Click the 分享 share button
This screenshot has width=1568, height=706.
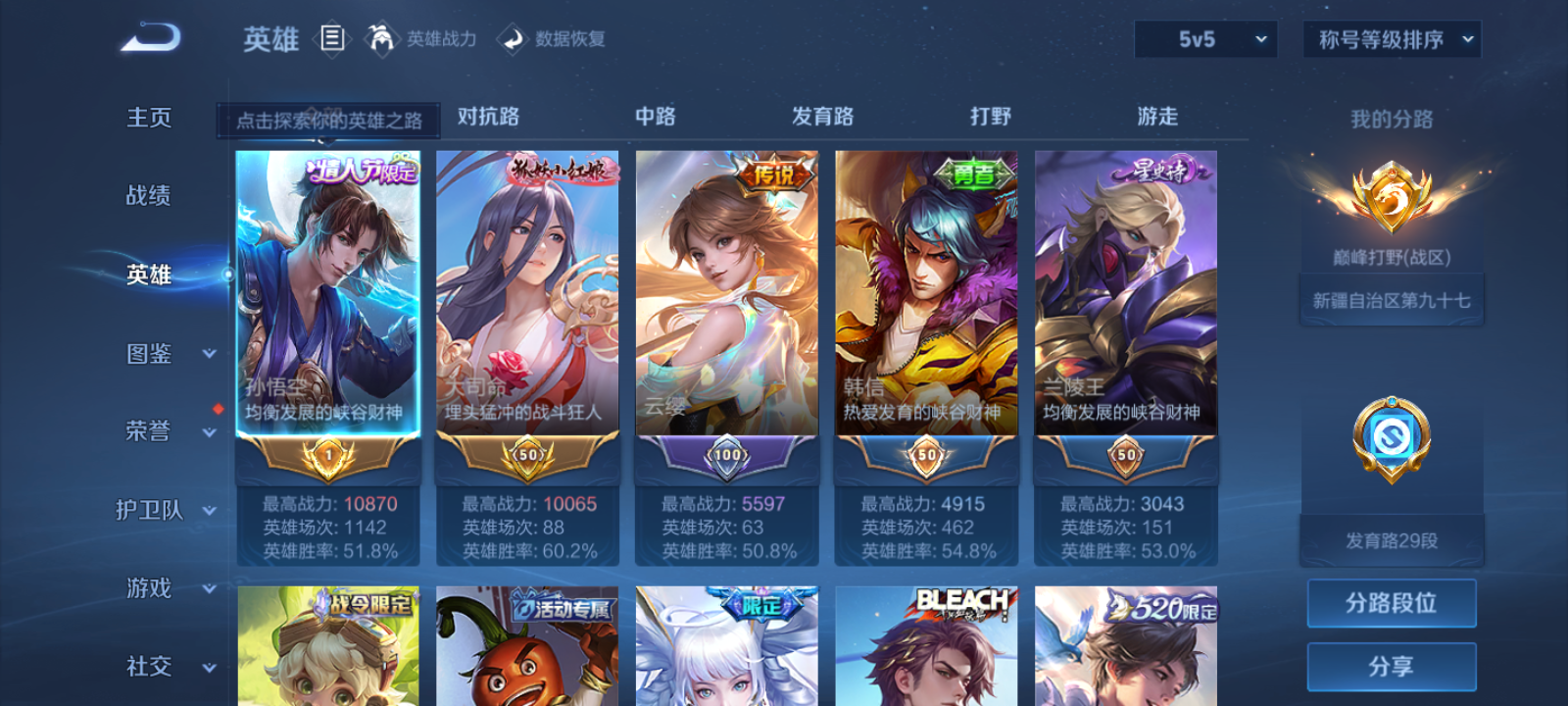[x=1392, y=664]
